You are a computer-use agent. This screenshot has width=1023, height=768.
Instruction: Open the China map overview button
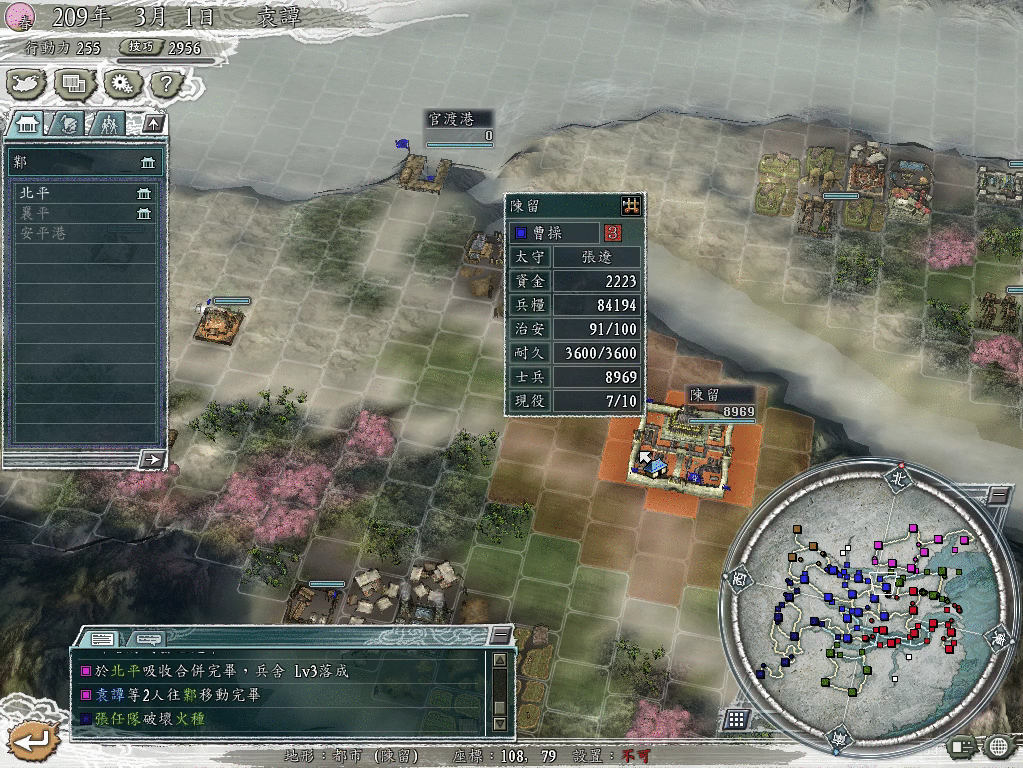coord(28,84)
